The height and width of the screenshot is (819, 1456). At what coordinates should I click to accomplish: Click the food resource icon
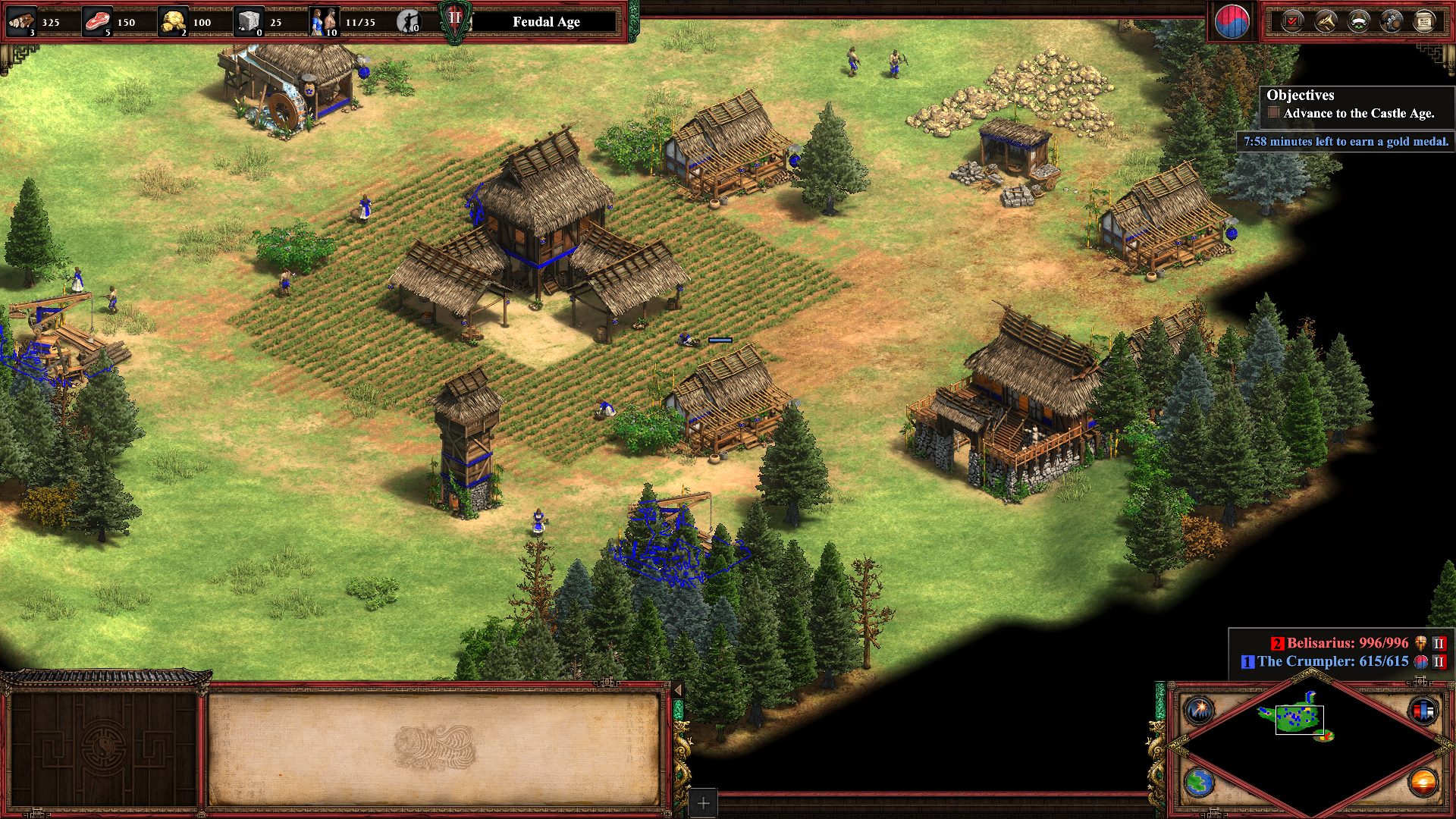coord(96,21)
